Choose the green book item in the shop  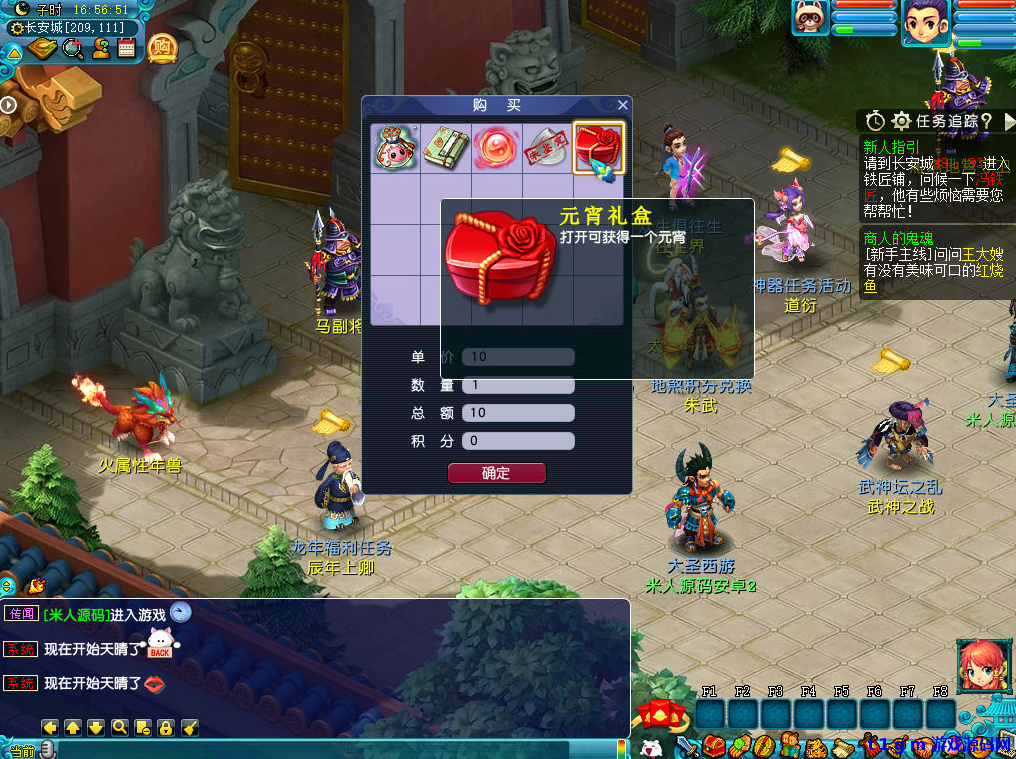446,148
